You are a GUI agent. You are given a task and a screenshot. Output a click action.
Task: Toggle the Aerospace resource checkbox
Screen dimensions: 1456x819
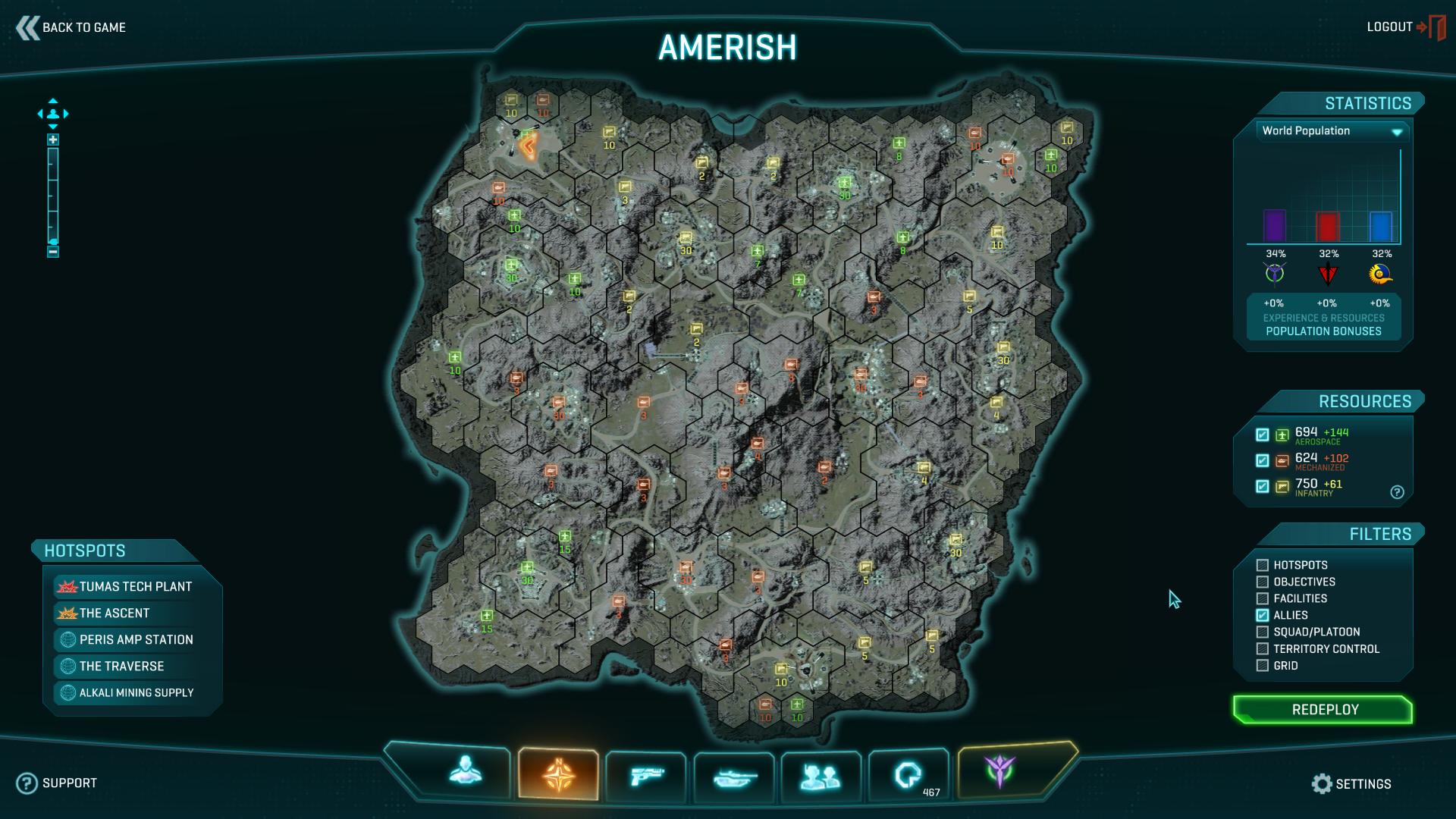coord(1263,435)
